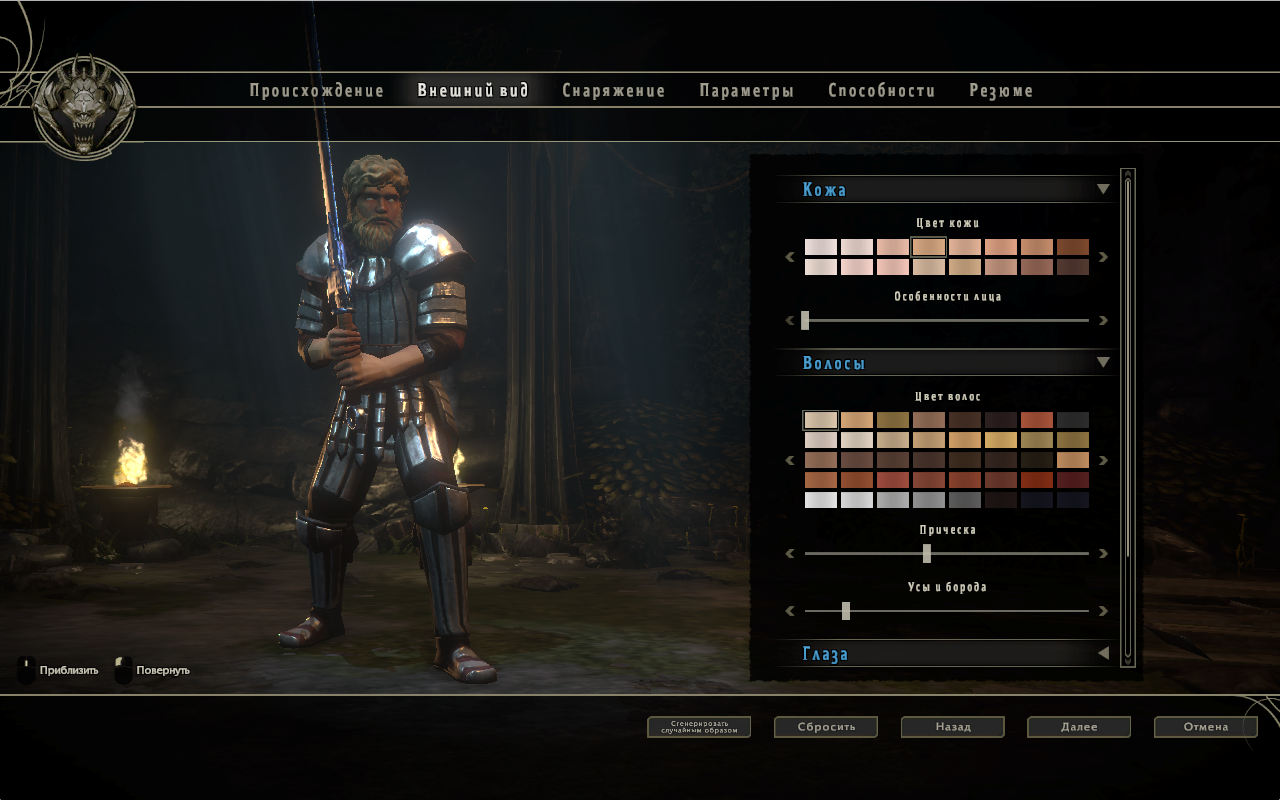Choose the bright red hair color swatch
The height and width of the screenshot is (800, 1280).
(x=1037, y=421)
